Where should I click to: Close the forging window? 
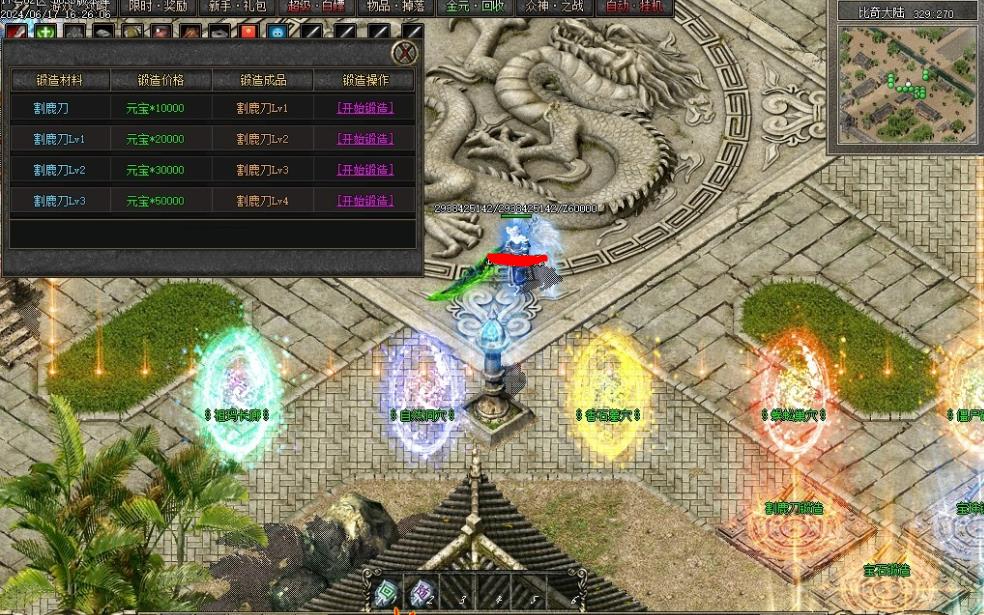tap(404, 52)
